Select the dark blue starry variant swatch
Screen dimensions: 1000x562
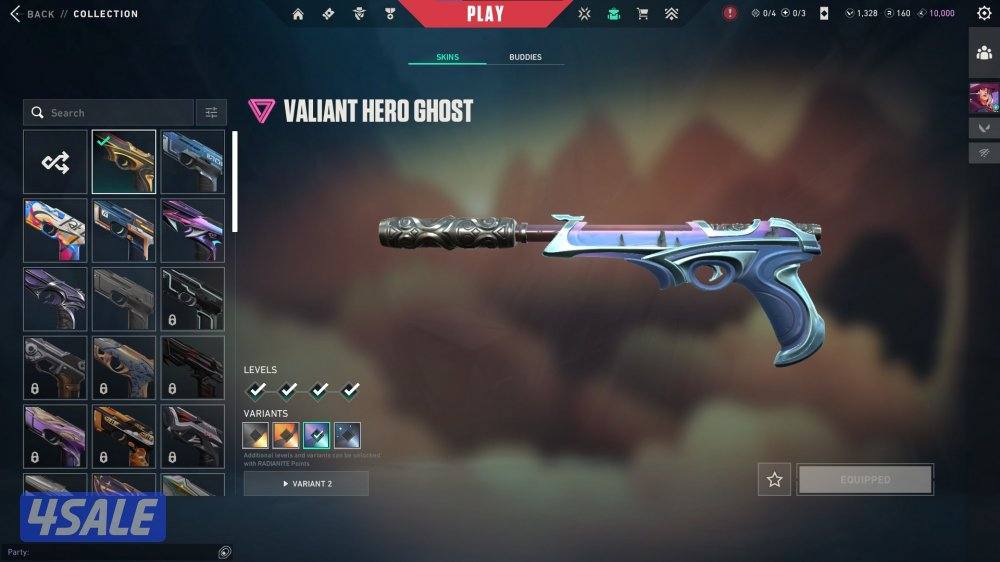347,436
